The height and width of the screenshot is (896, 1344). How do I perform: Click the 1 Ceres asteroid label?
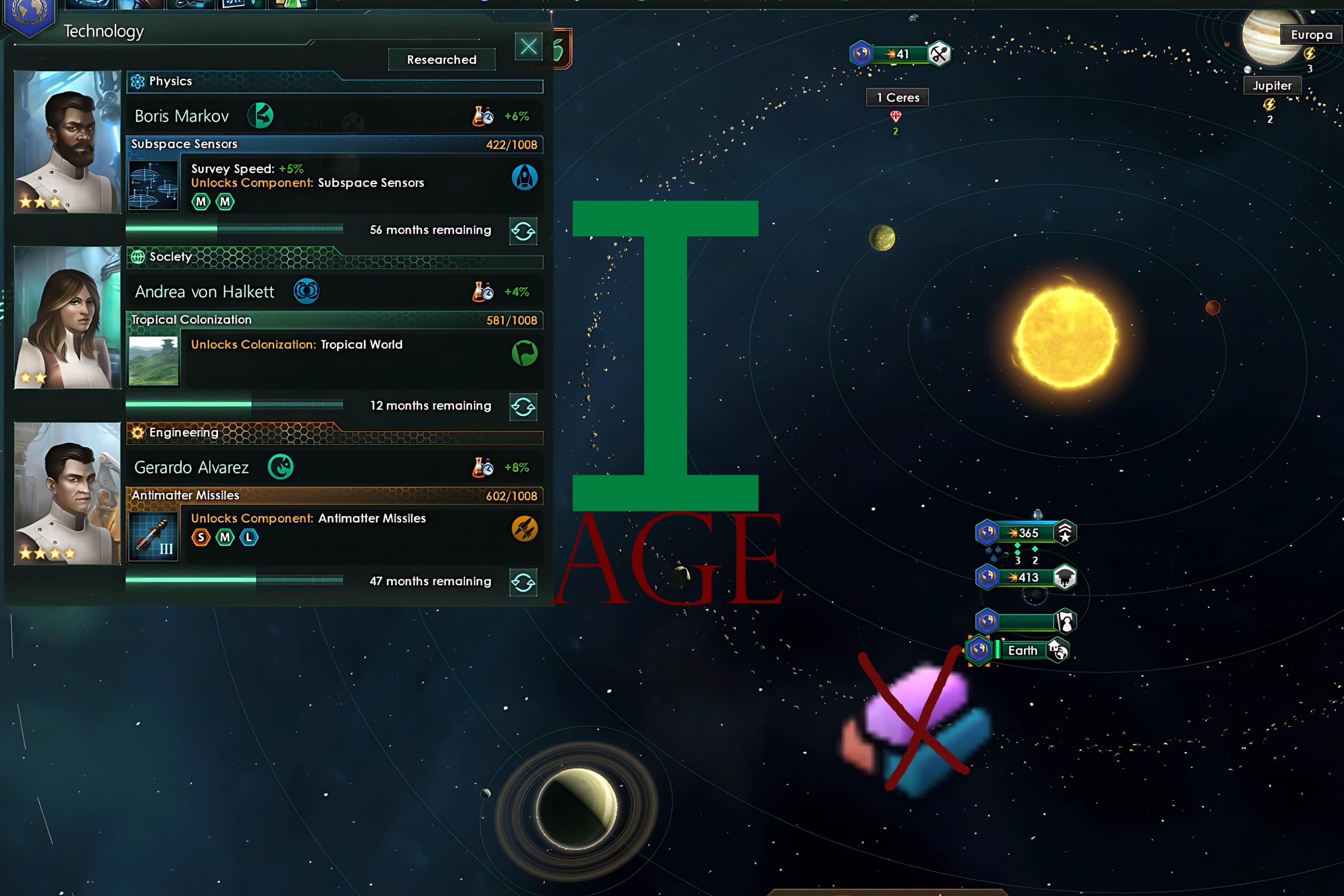[897, 97]
